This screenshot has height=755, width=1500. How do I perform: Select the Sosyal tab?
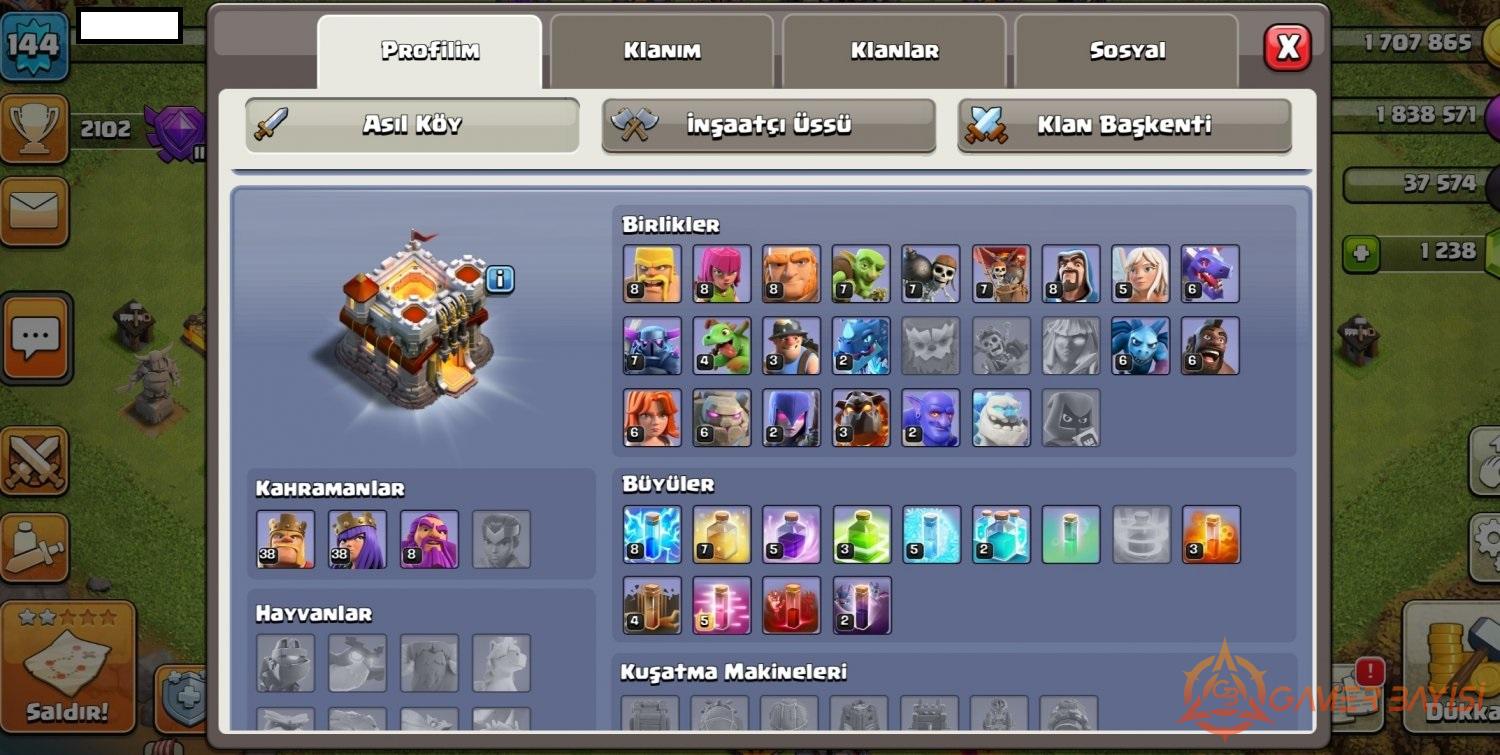tap(1127, 51)
